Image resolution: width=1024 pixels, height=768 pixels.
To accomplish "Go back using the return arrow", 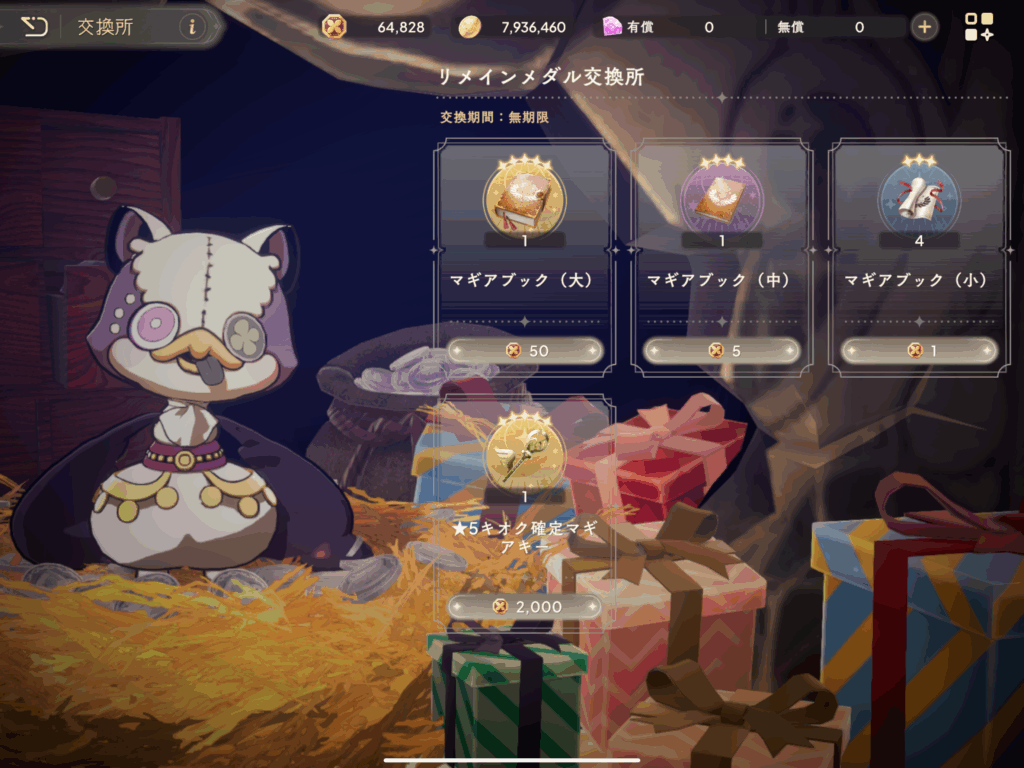I will tap(34, 26).
